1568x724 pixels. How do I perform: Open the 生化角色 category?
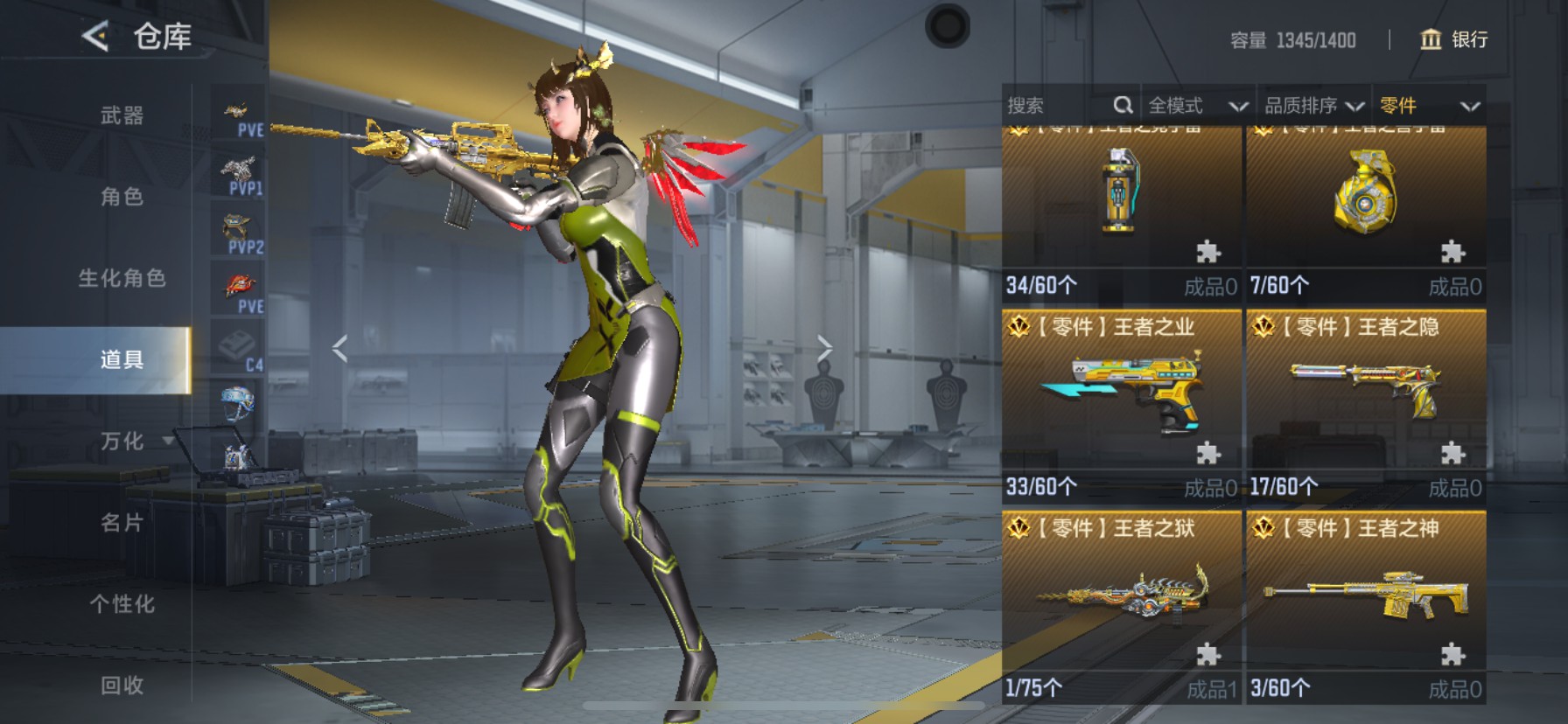(x=122, y=278)
